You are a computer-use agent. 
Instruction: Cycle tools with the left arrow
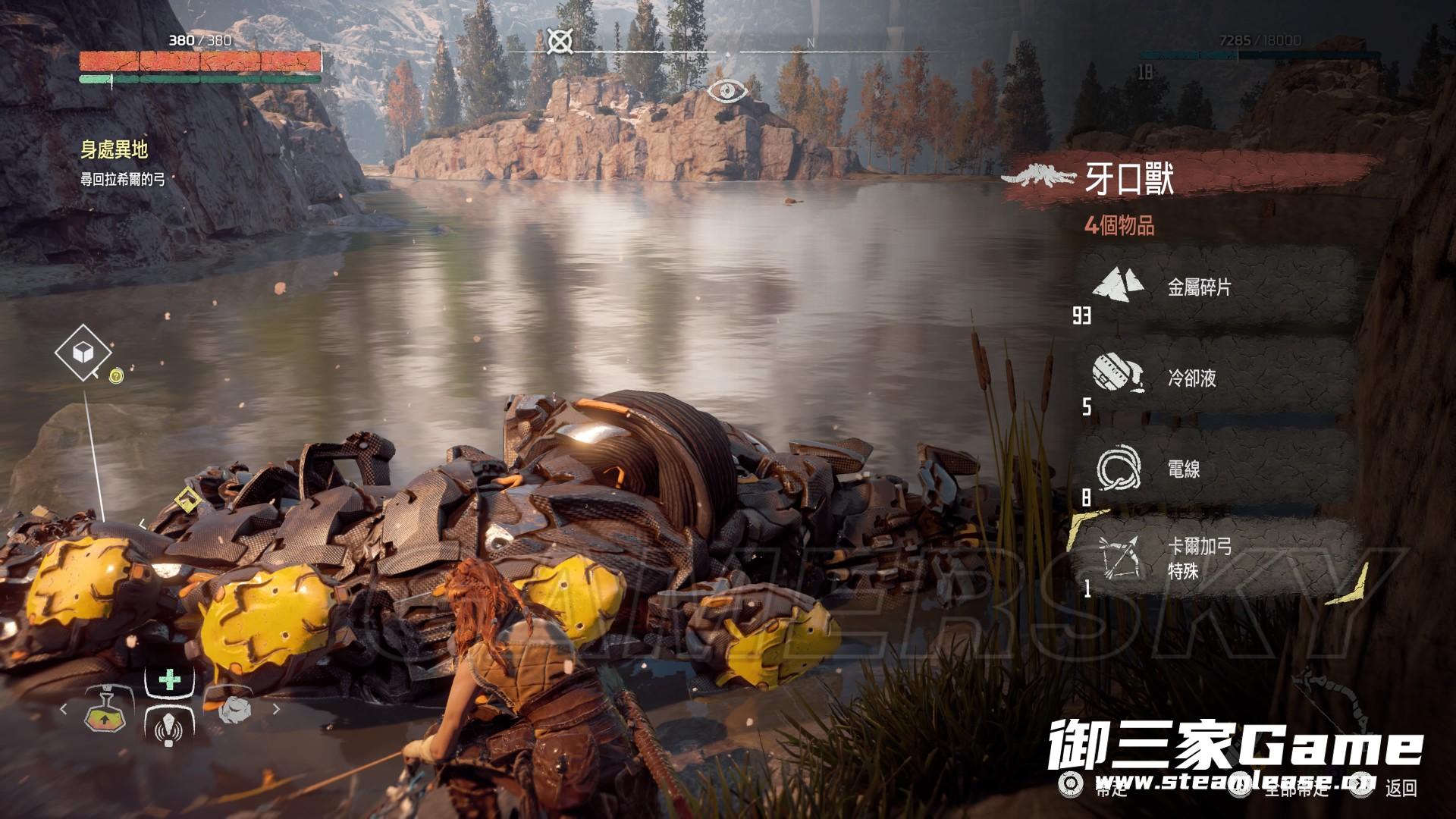point(64,710)
